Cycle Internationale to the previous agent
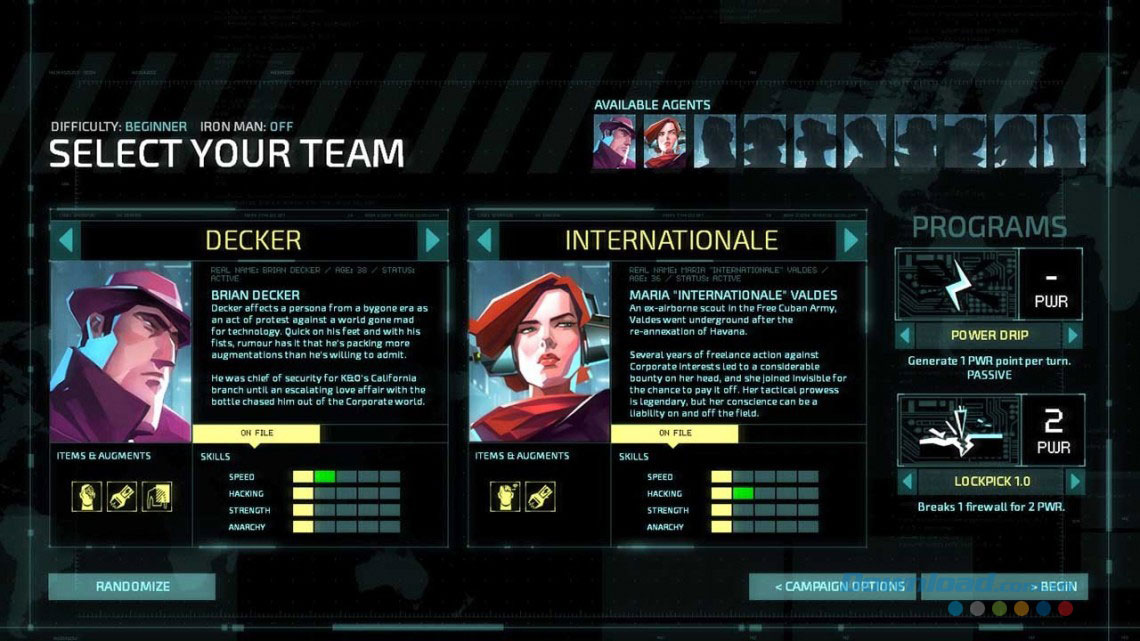The image size is (1140, 641). [484, 240]
